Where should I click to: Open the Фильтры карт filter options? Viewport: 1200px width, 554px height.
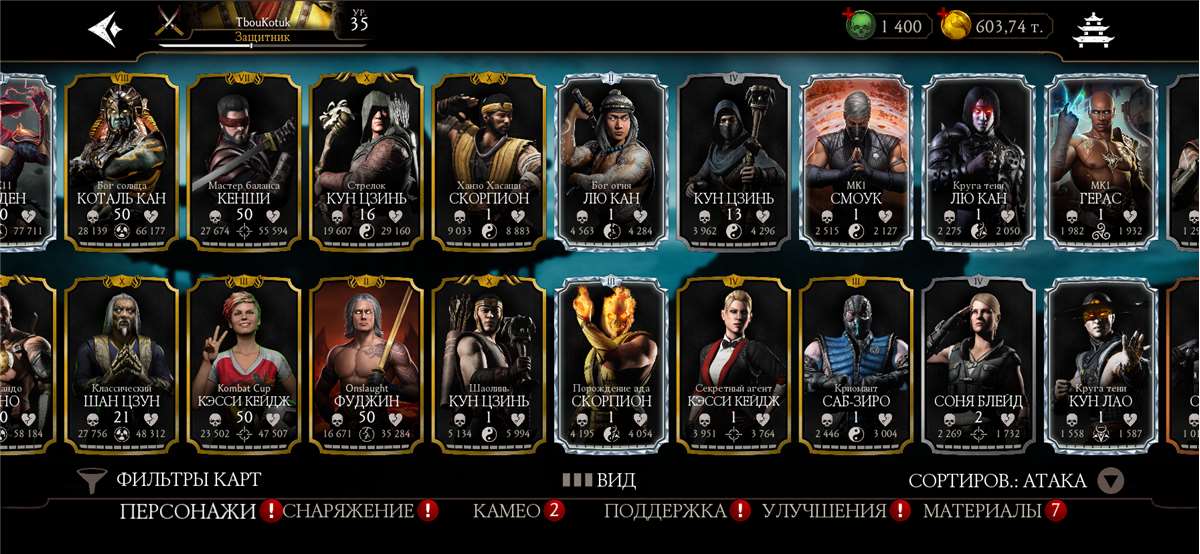click(170, 480)
